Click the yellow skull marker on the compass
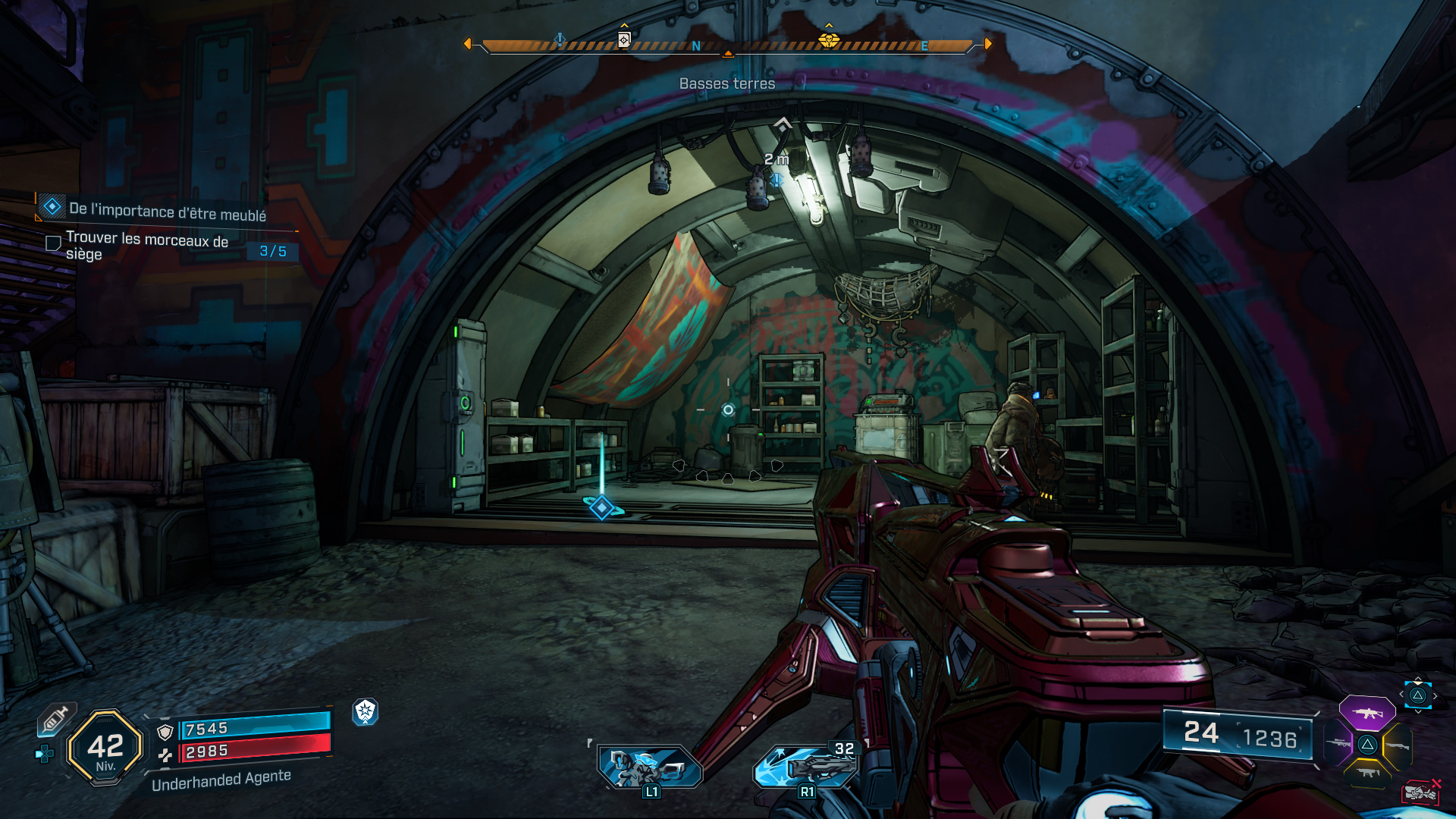The width and height of the screenshot is (1456, 819). [x=829, y=40]
